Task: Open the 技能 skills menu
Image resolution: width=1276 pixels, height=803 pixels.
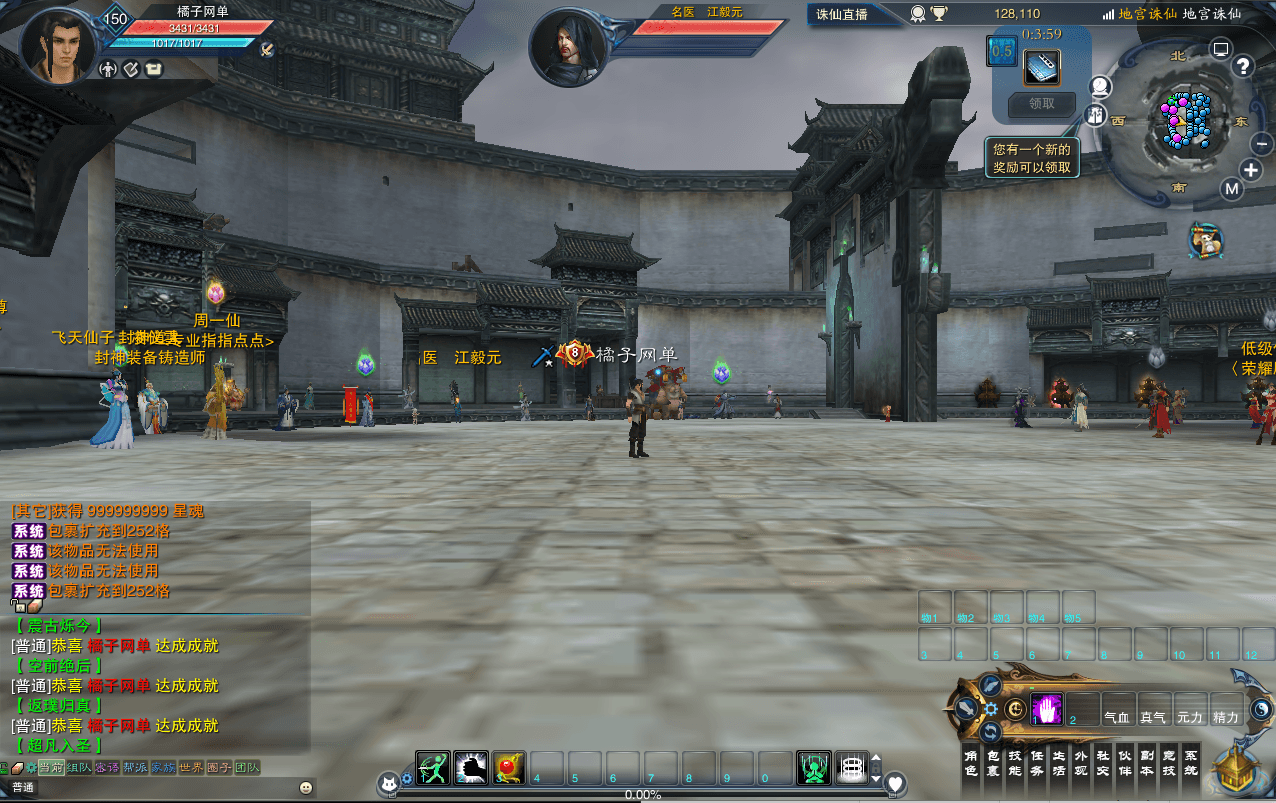Action: click(1014, 763)
